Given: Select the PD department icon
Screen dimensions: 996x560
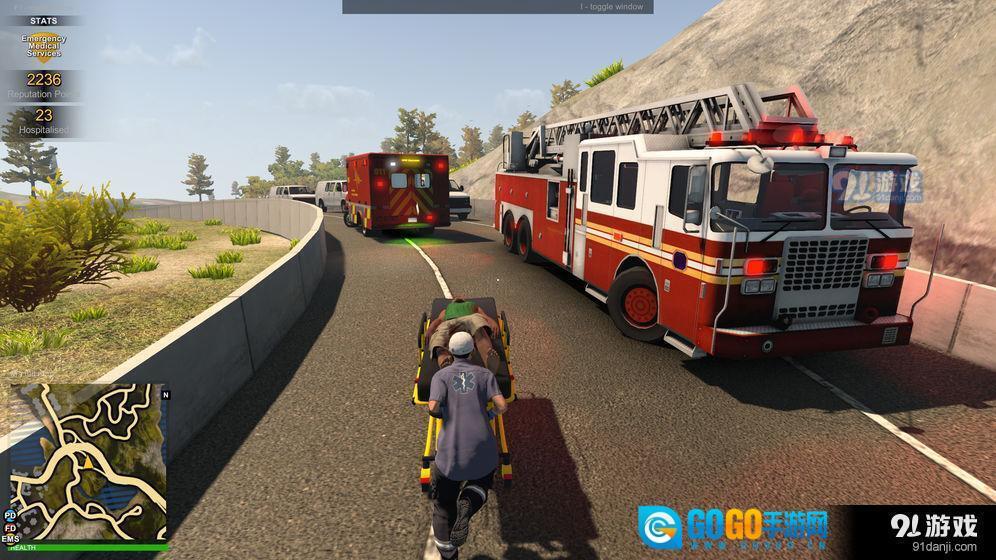Looking at the screenshot, I should [x=10, y=515].
